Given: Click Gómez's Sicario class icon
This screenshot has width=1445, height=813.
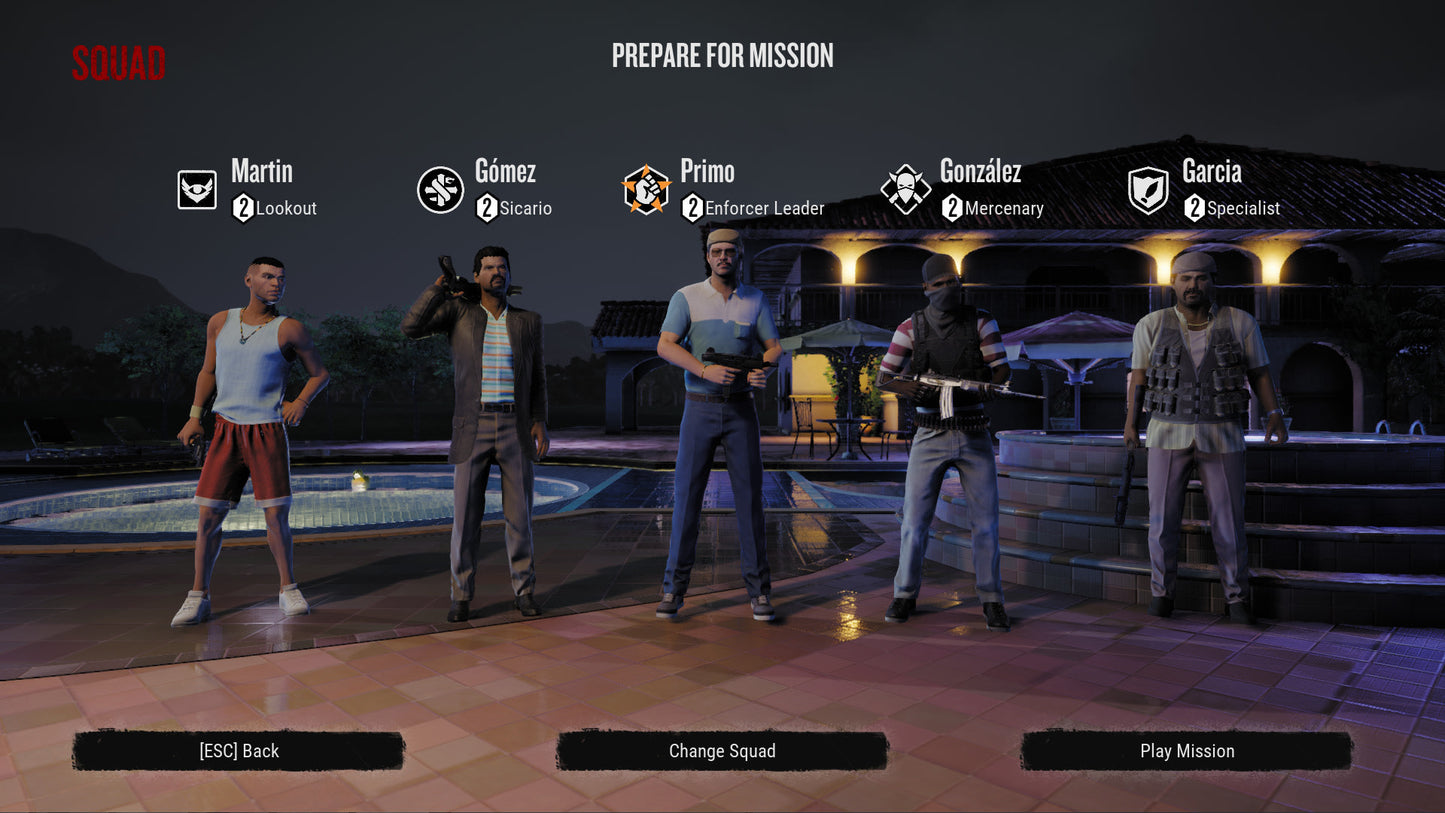Looking at the screenshot, I should [x=440, y=189].
